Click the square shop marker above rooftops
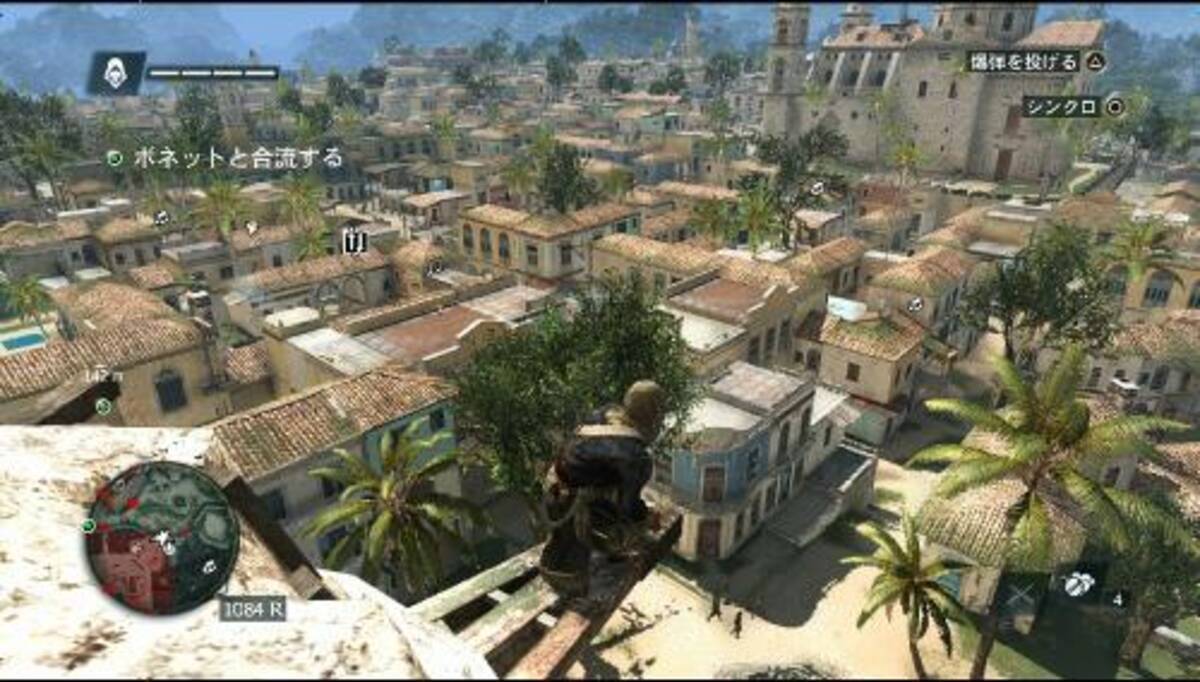 click(x=354, y=240)
